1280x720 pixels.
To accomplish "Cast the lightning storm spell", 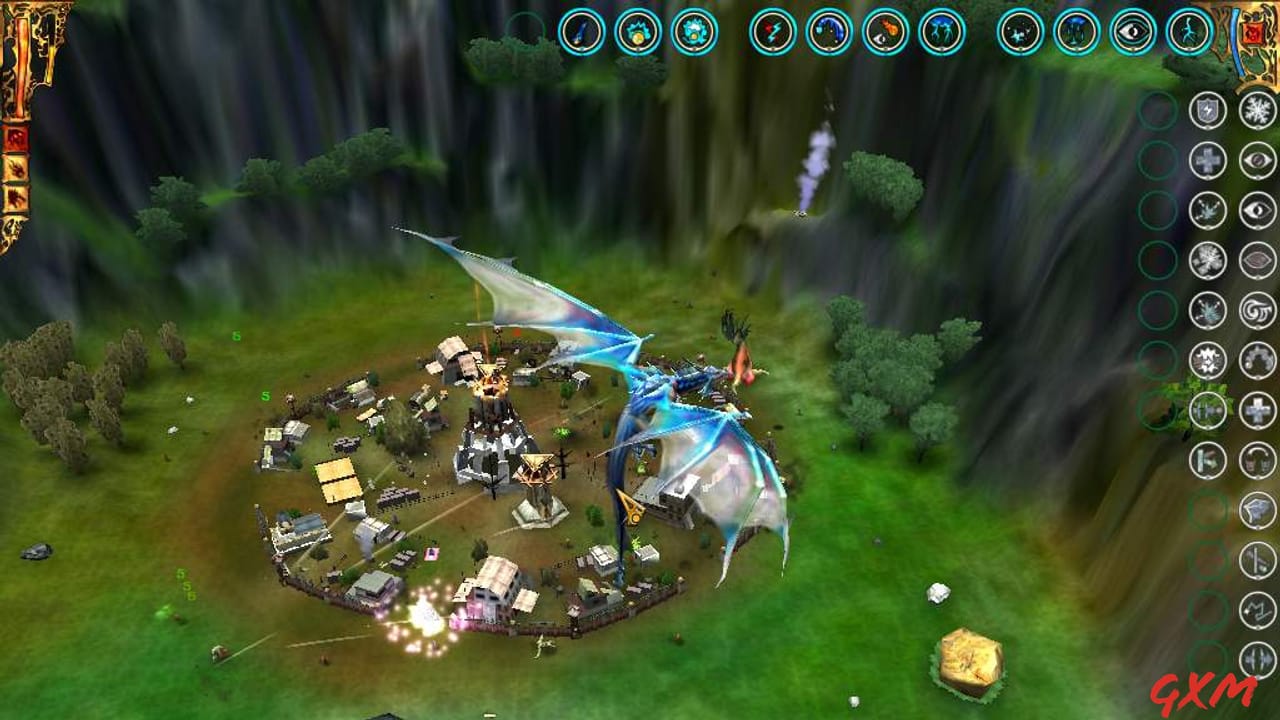I will (x=940, y=30).
